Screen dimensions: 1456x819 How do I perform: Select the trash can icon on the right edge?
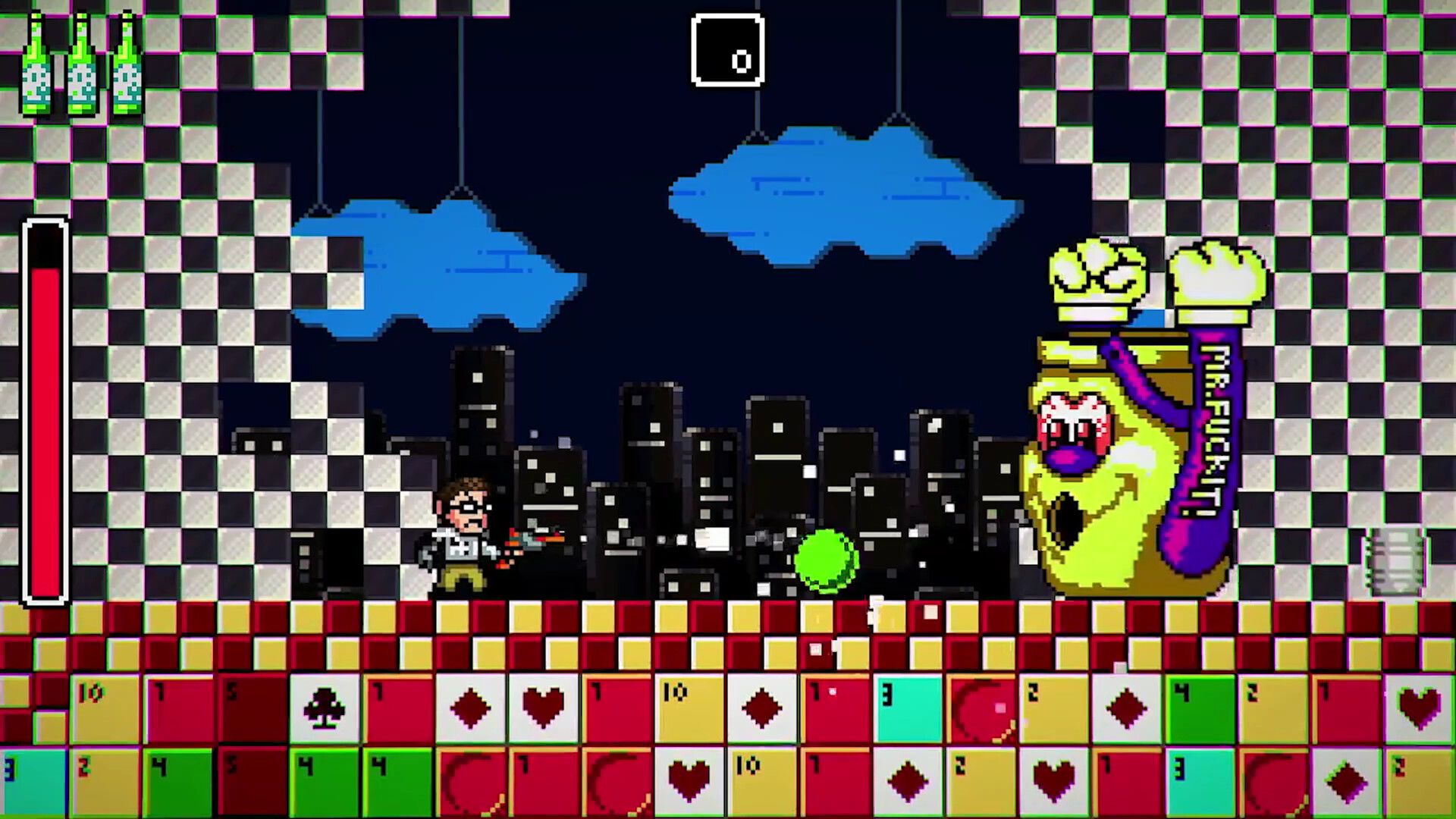pyautogui.click(x=1395, y=561)
